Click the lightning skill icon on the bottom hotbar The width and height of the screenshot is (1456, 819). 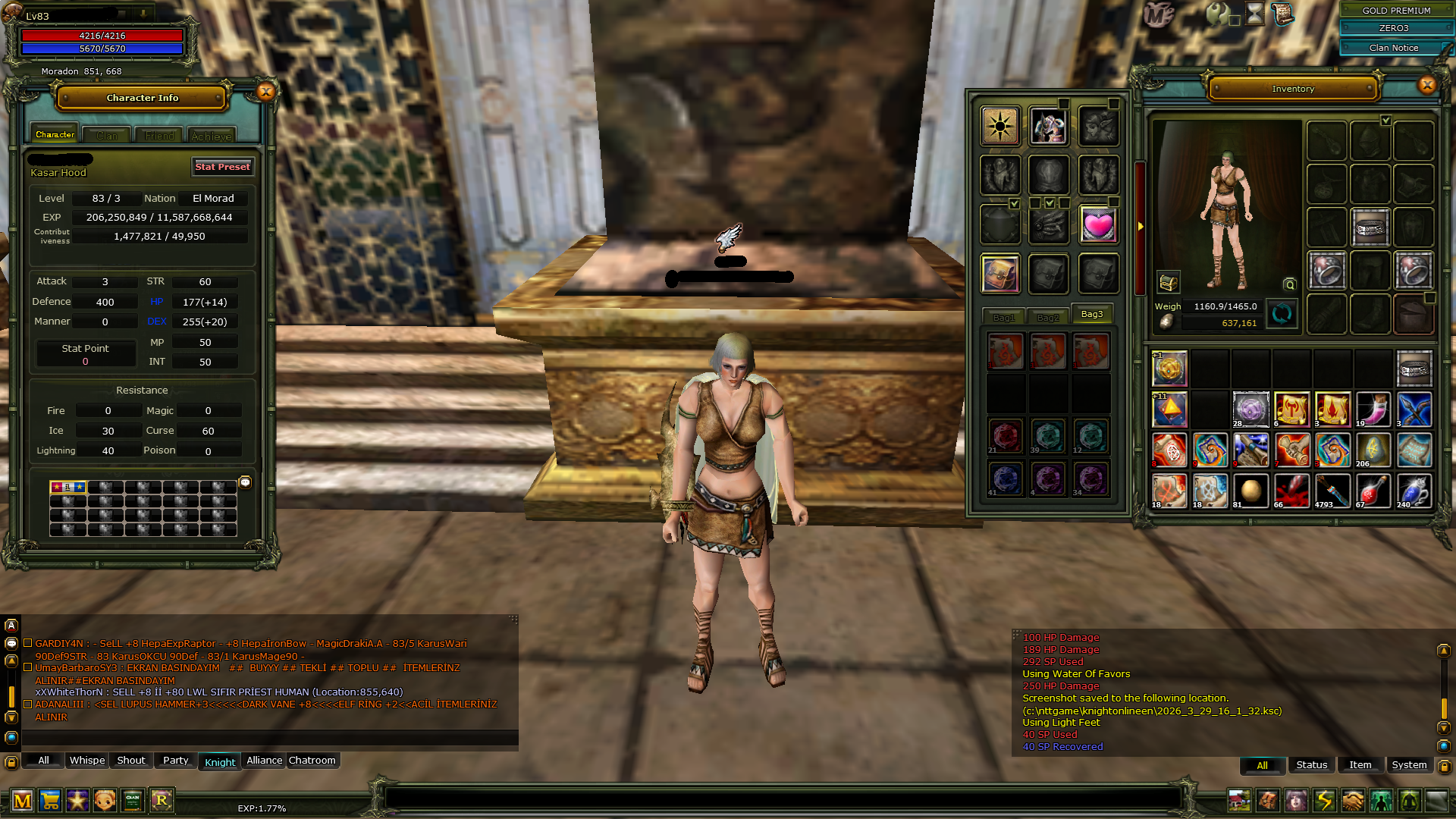click(1324, 801)
